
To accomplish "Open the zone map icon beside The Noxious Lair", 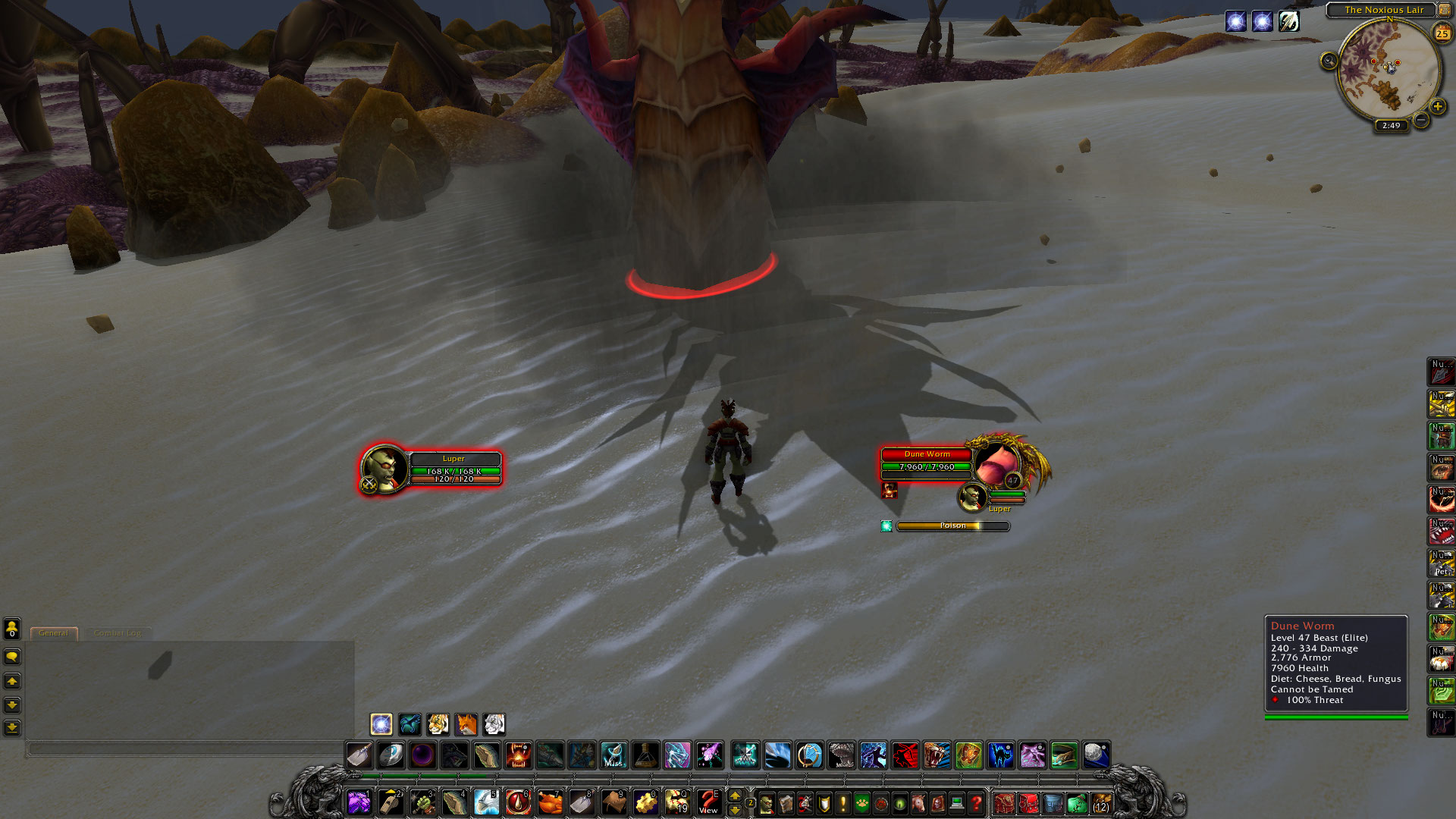I will point(1444,9).
